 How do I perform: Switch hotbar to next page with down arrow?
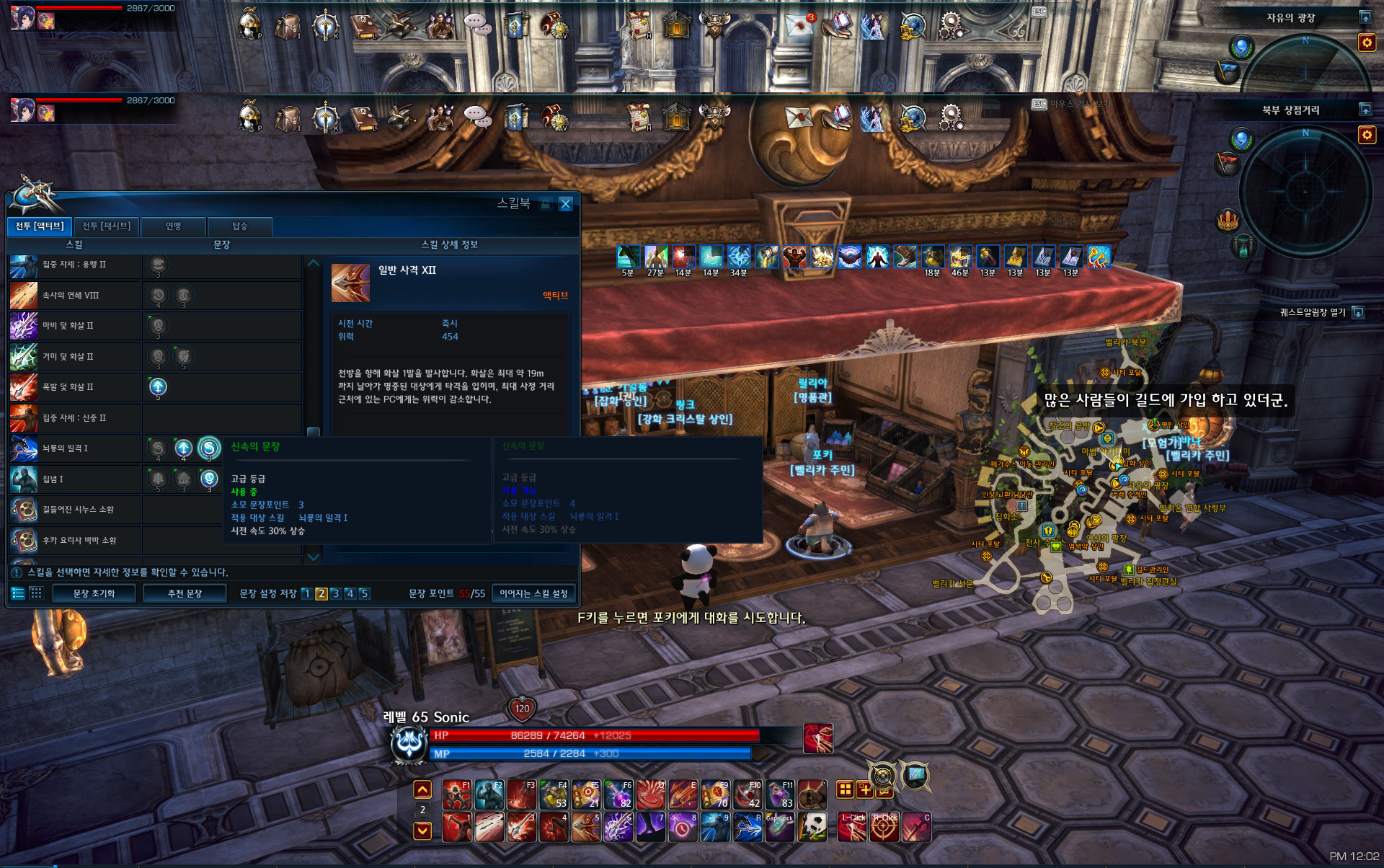[x=422, y=831]
